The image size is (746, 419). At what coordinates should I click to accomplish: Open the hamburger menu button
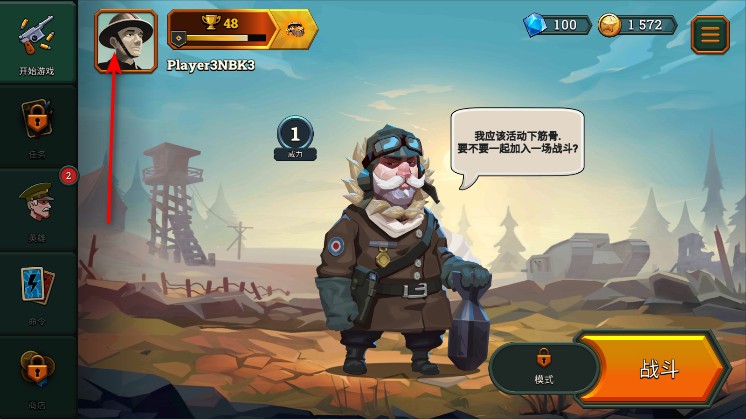coord(710,34)
